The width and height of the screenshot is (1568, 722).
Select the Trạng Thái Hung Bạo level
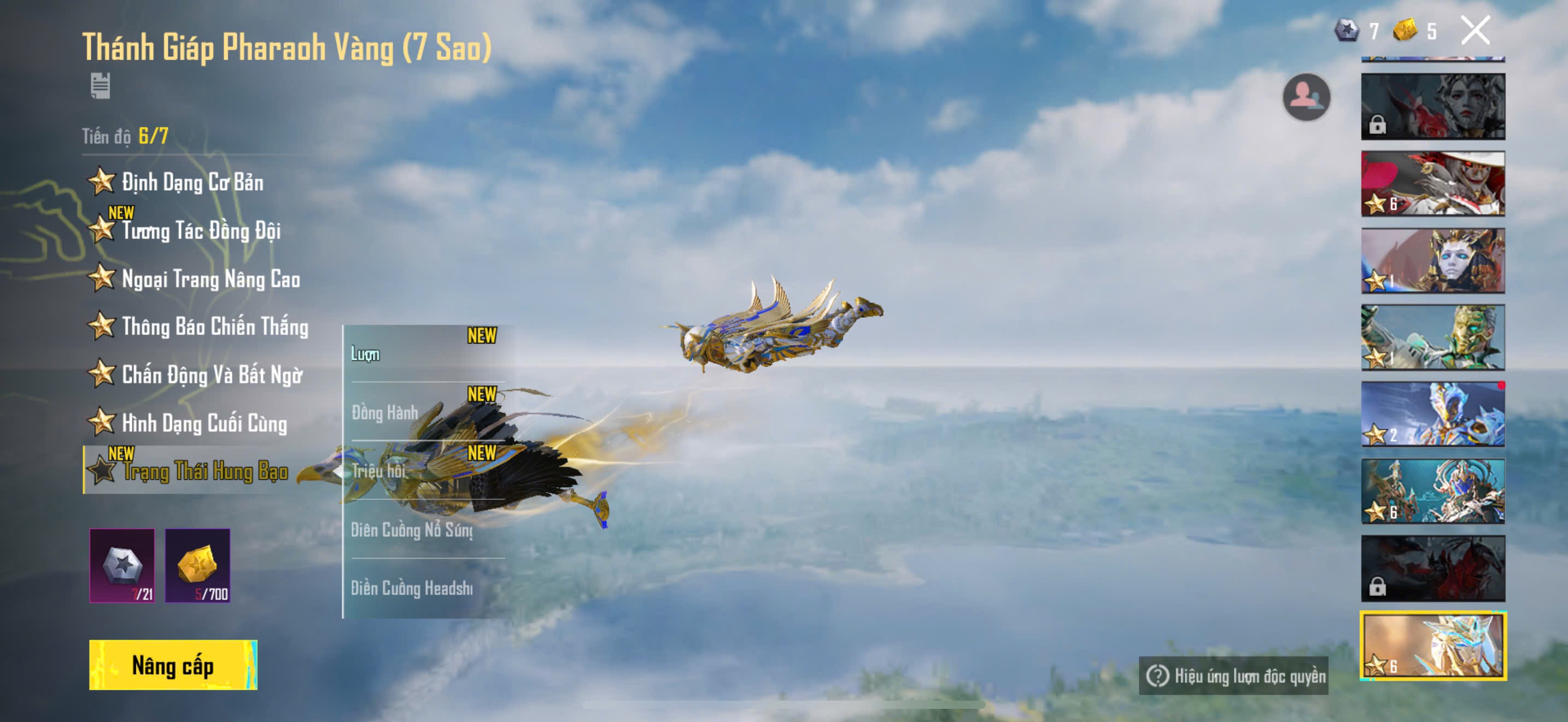click(x=204, y=471)
